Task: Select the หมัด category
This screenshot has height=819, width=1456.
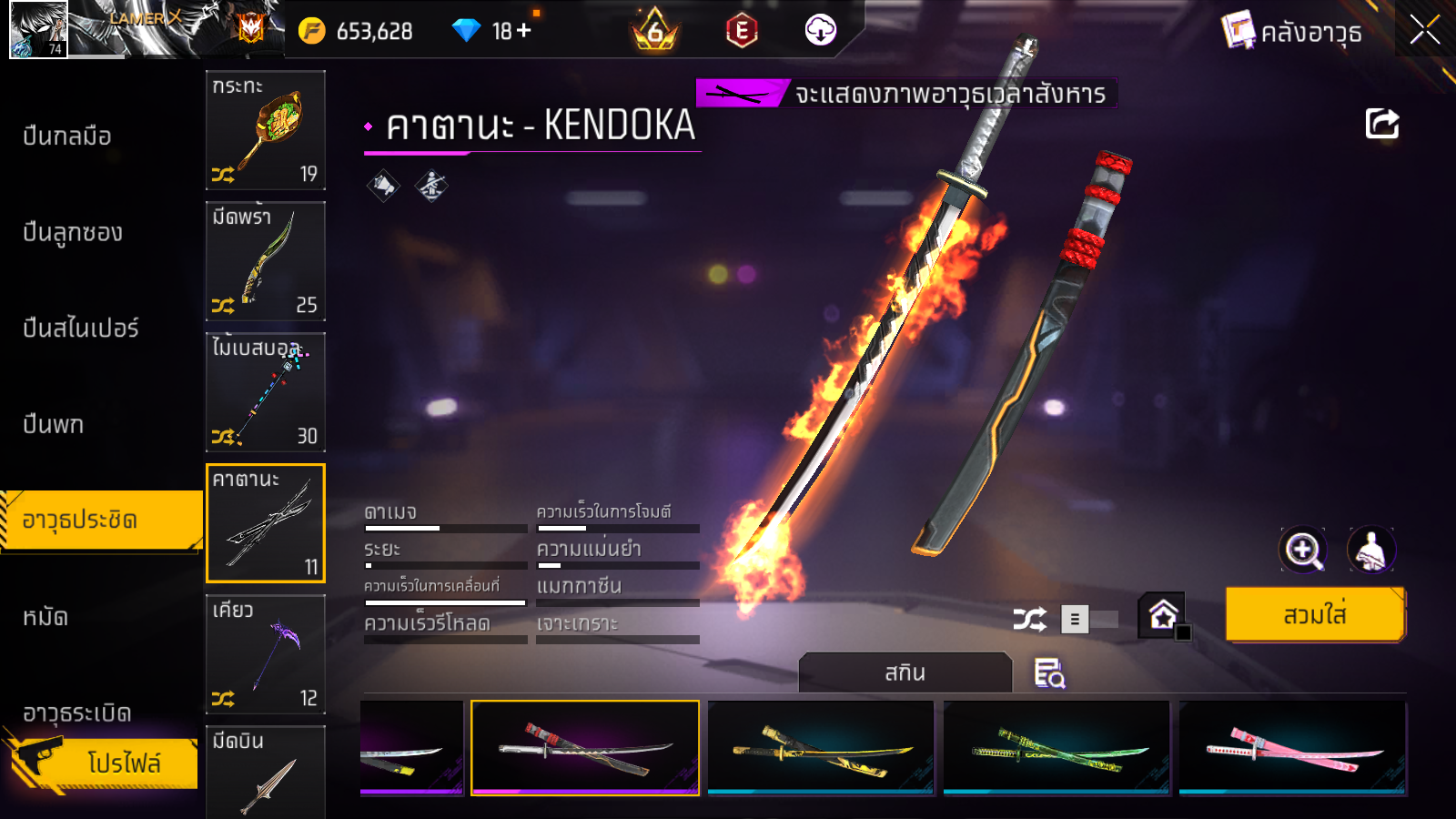Action: (x=45, y=617)
